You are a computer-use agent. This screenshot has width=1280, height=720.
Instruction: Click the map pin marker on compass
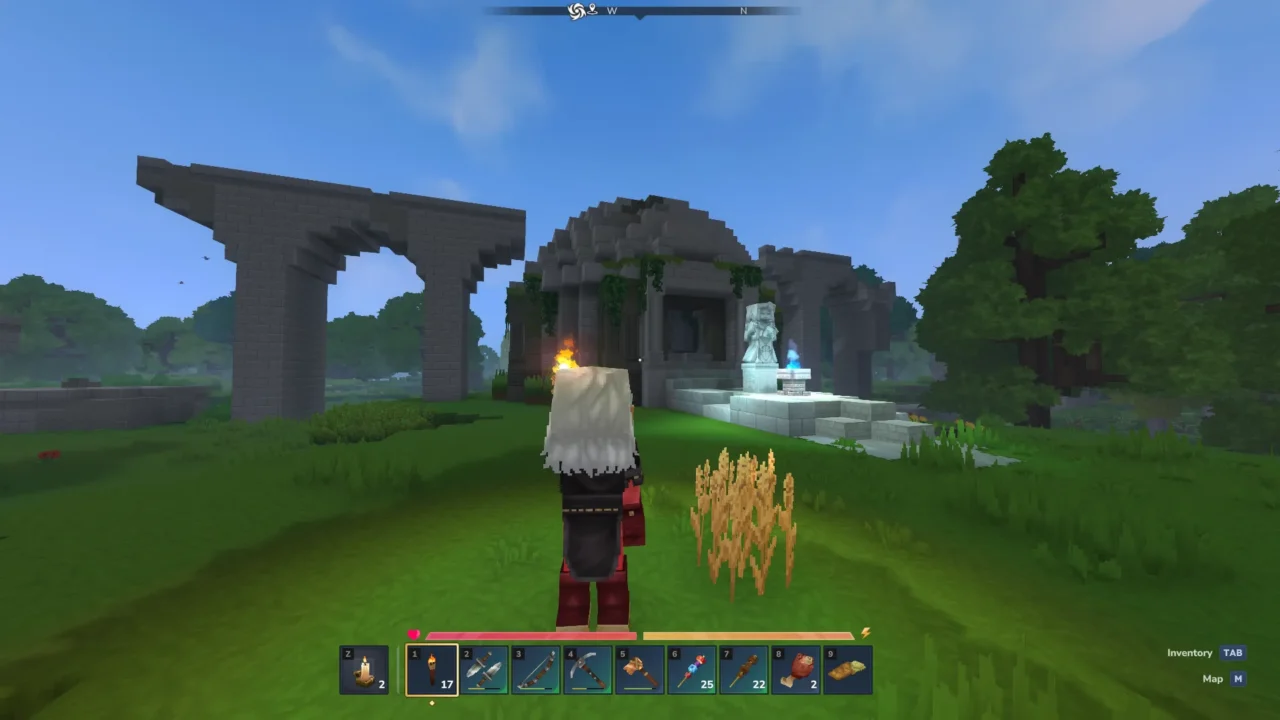[x=592, y=10]
